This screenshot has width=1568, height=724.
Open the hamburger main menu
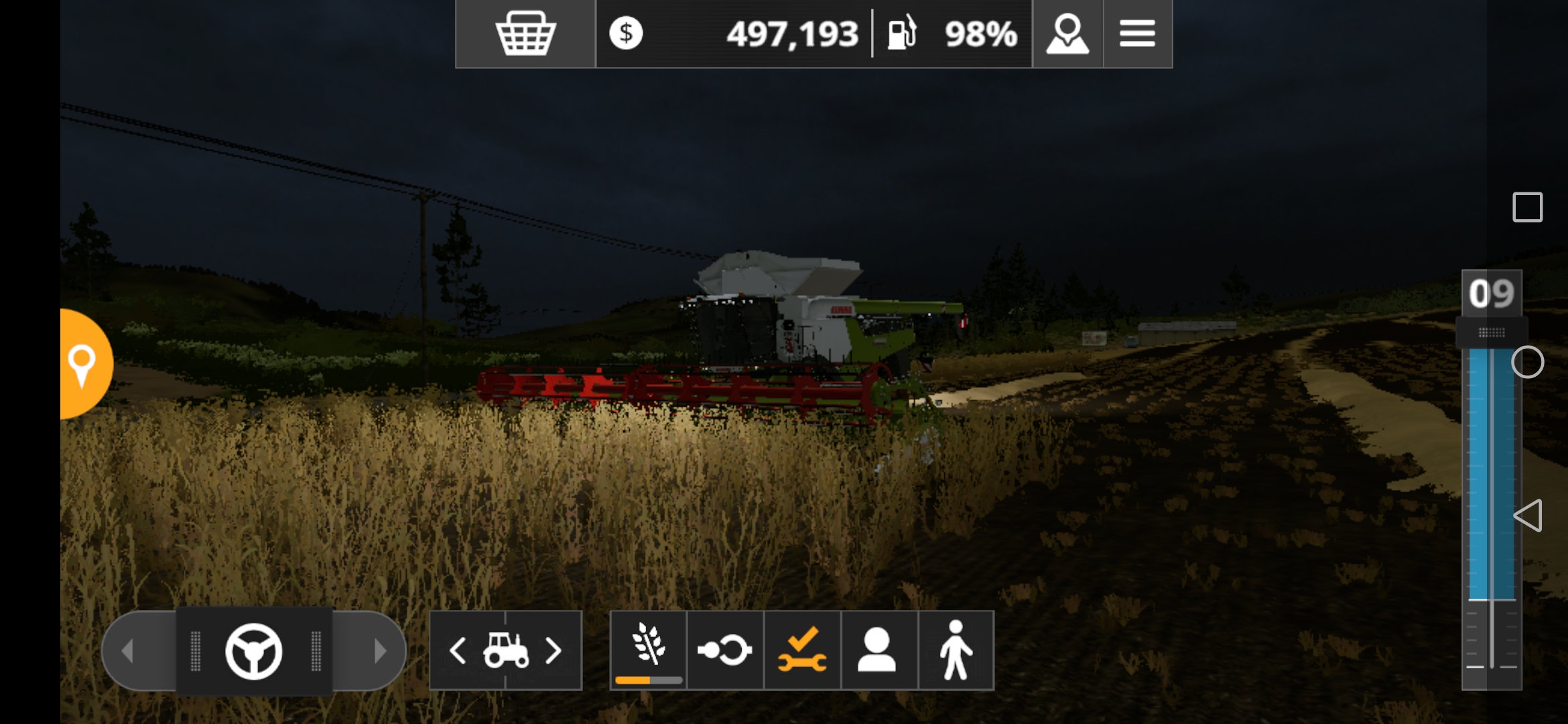click(1137, 34)
